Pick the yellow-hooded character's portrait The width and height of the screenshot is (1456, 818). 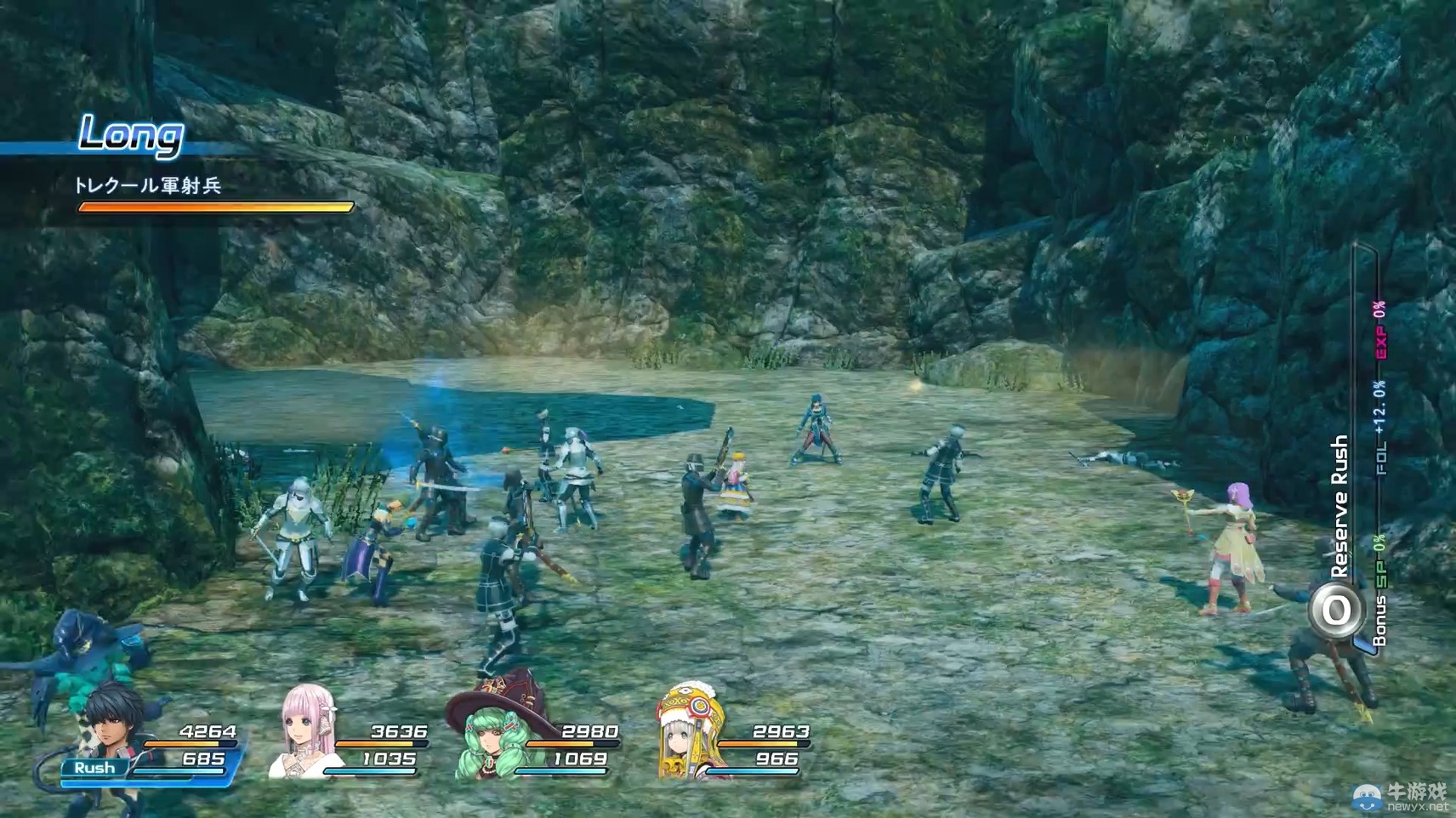[x=688, y=730]
